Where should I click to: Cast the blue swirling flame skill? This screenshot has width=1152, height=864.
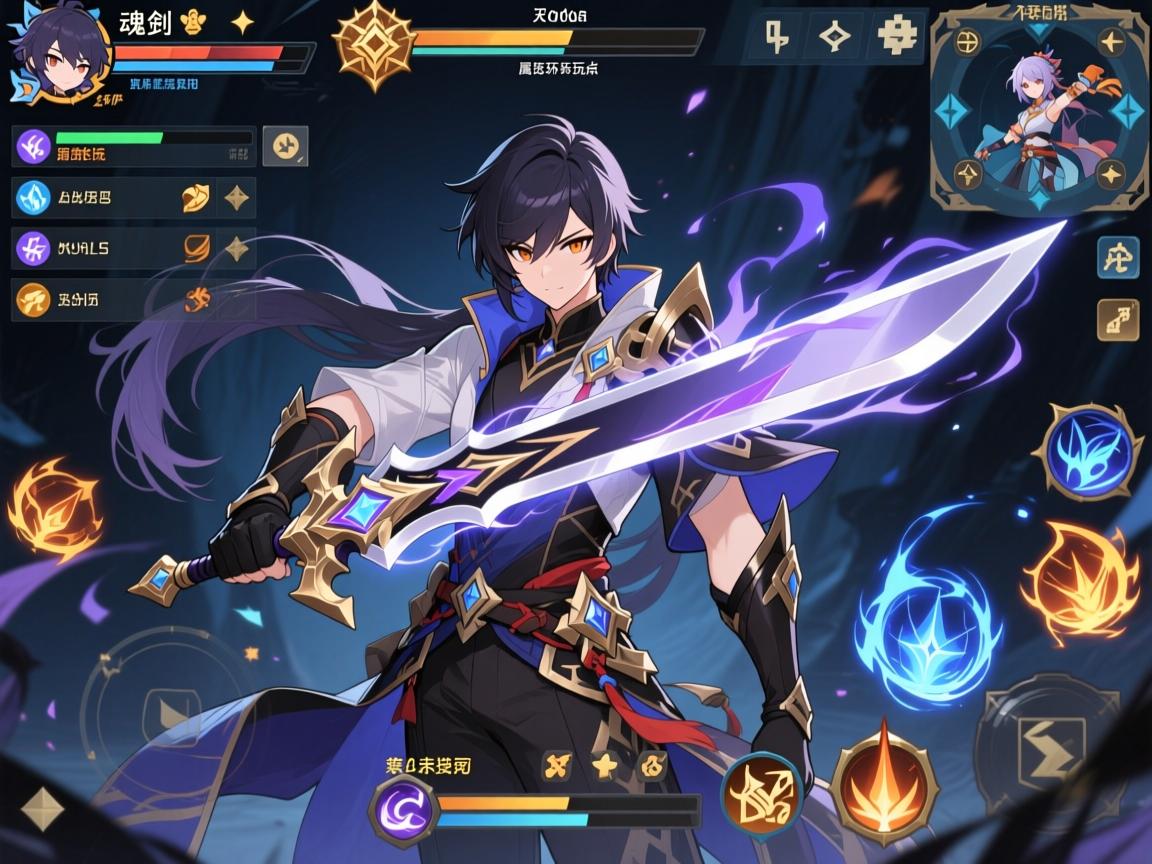tap(927, 607)
